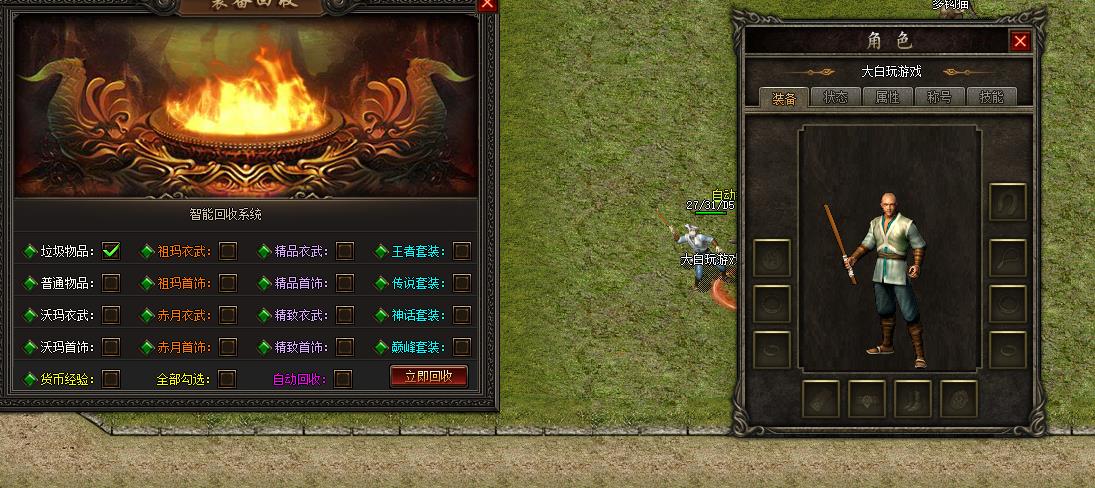The width and height of the screenshot is (1095, 488).
Task: Turn on 自动回收 auto recycle
Action: (x=343, y=379)
